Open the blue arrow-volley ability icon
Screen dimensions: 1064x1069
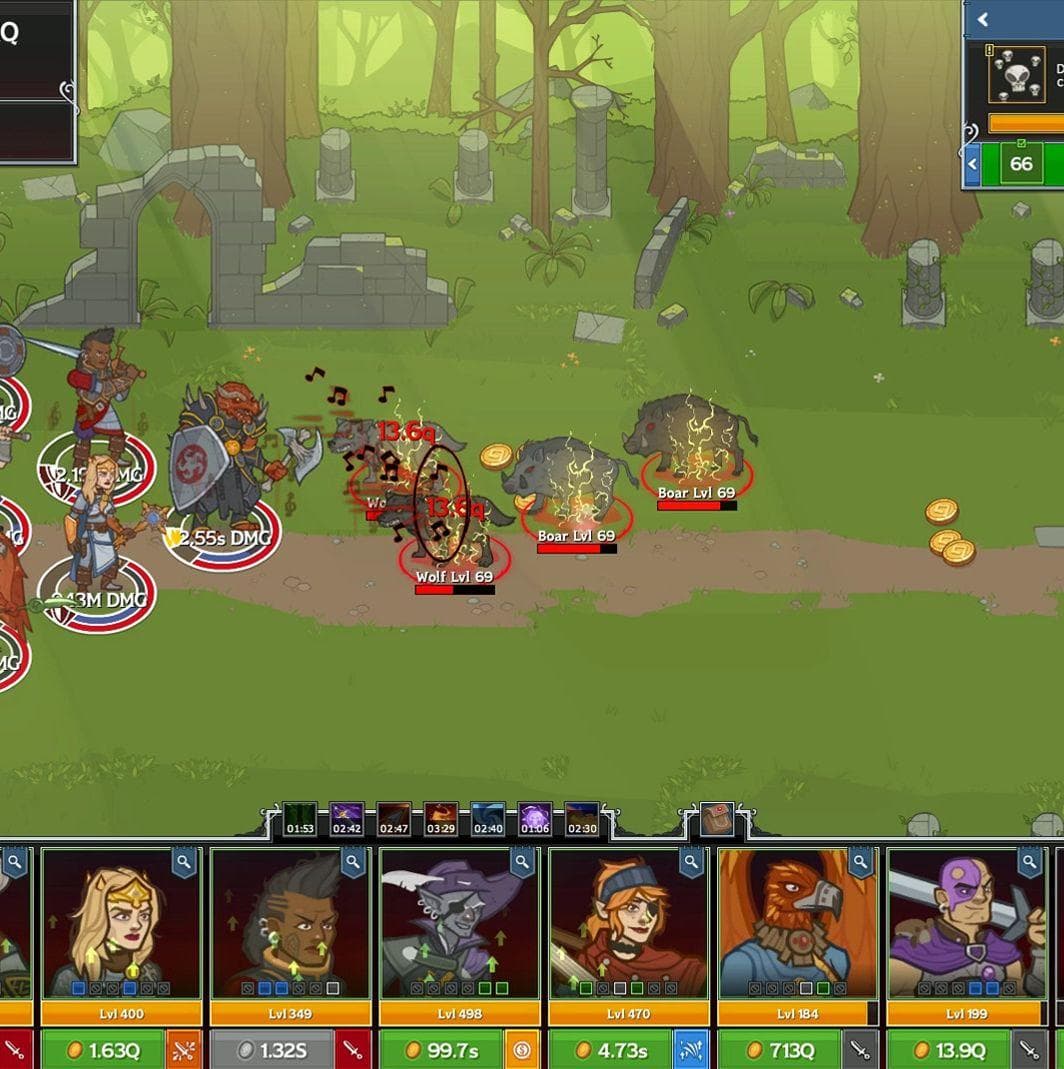pyautogui.click(x=692, y=1050)
